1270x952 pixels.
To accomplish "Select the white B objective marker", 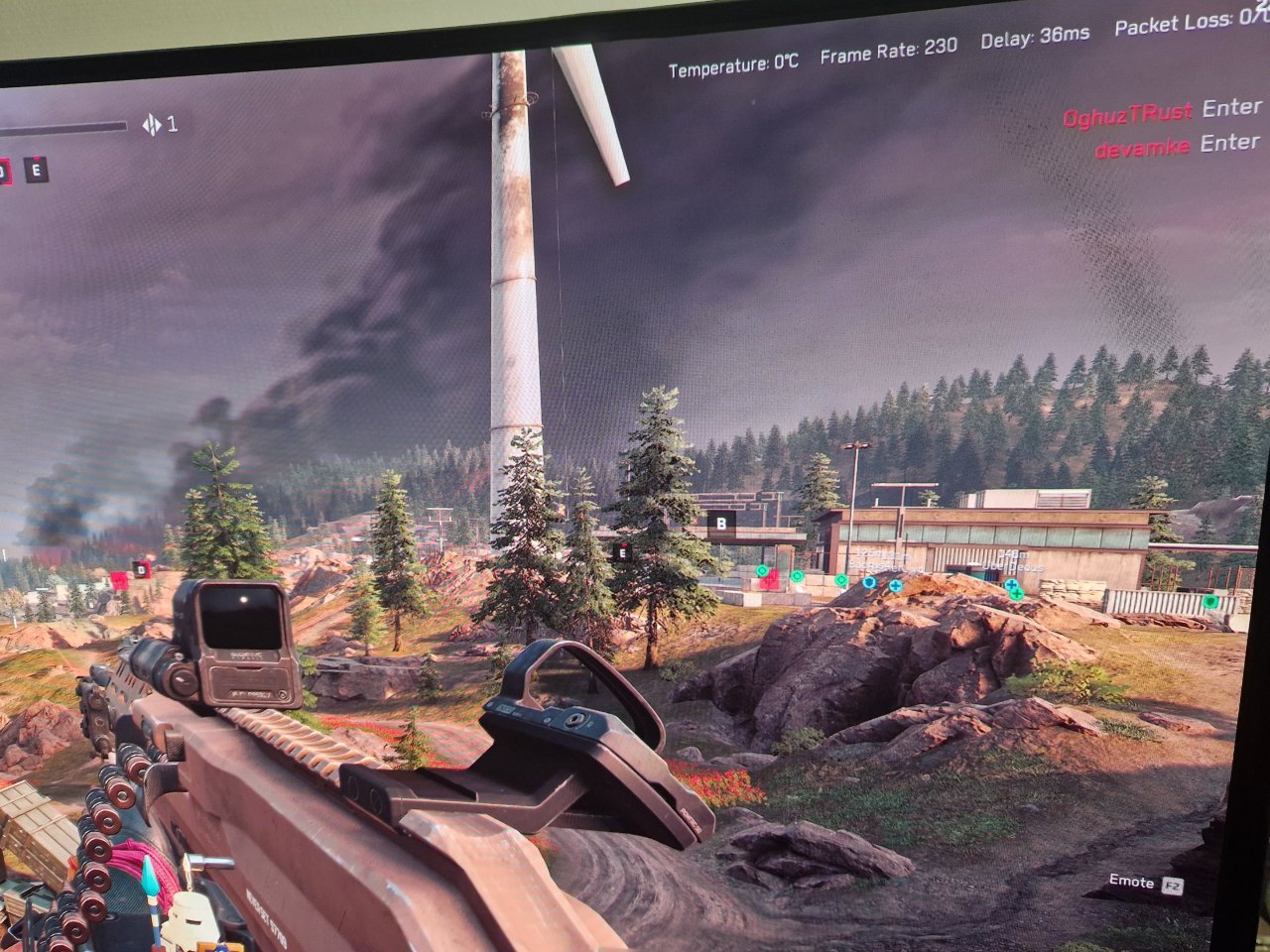I will tap(721, 522).
